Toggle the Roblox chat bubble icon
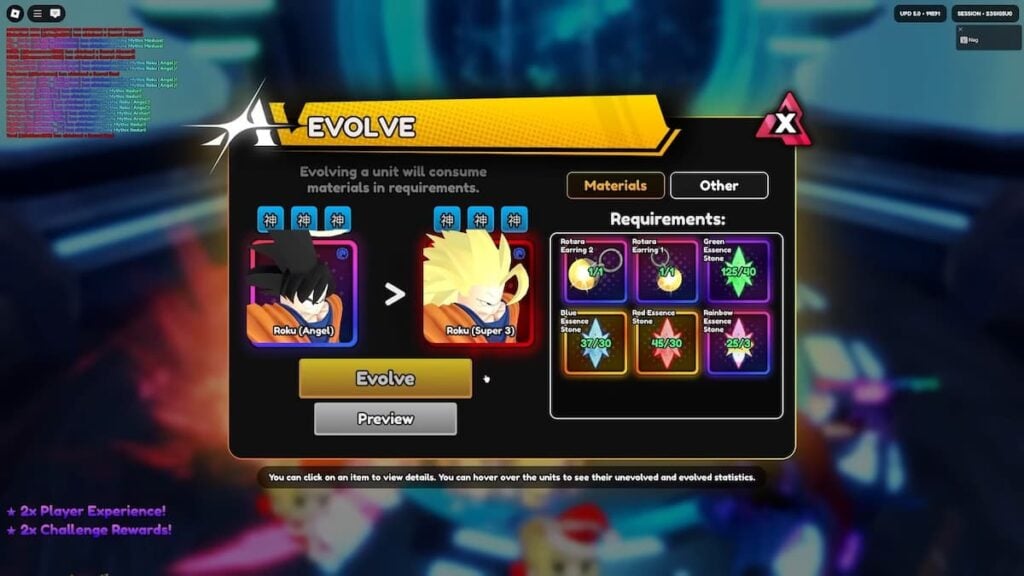 (x=55, y=13)
